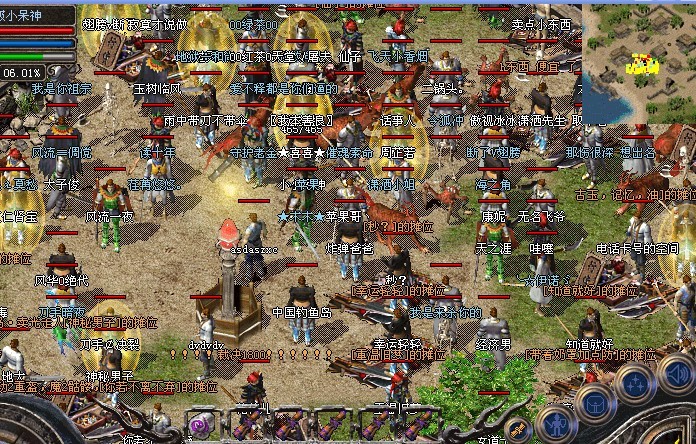Open the skills menu with sparkle stars icon
Screen dimensions: 696x444
point(637,382)
